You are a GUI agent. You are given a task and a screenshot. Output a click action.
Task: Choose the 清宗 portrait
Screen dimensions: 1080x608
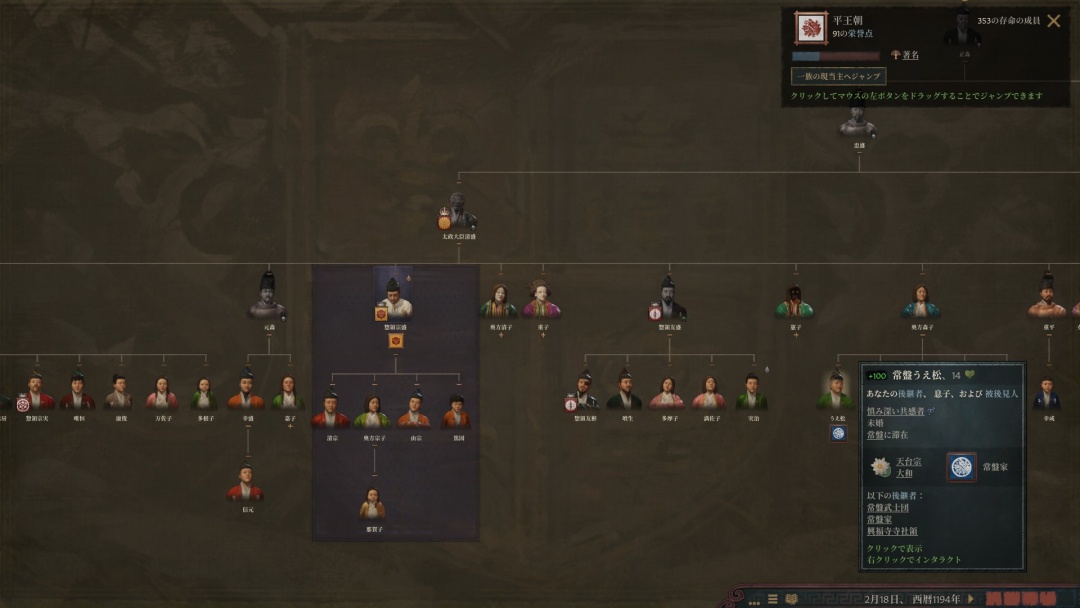(x=330, y=410)
